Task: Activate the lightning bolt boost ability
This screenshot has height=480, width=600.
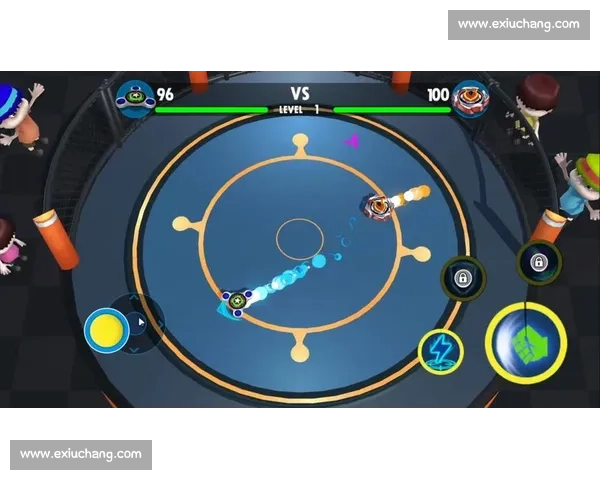Action: pos(440,350)
